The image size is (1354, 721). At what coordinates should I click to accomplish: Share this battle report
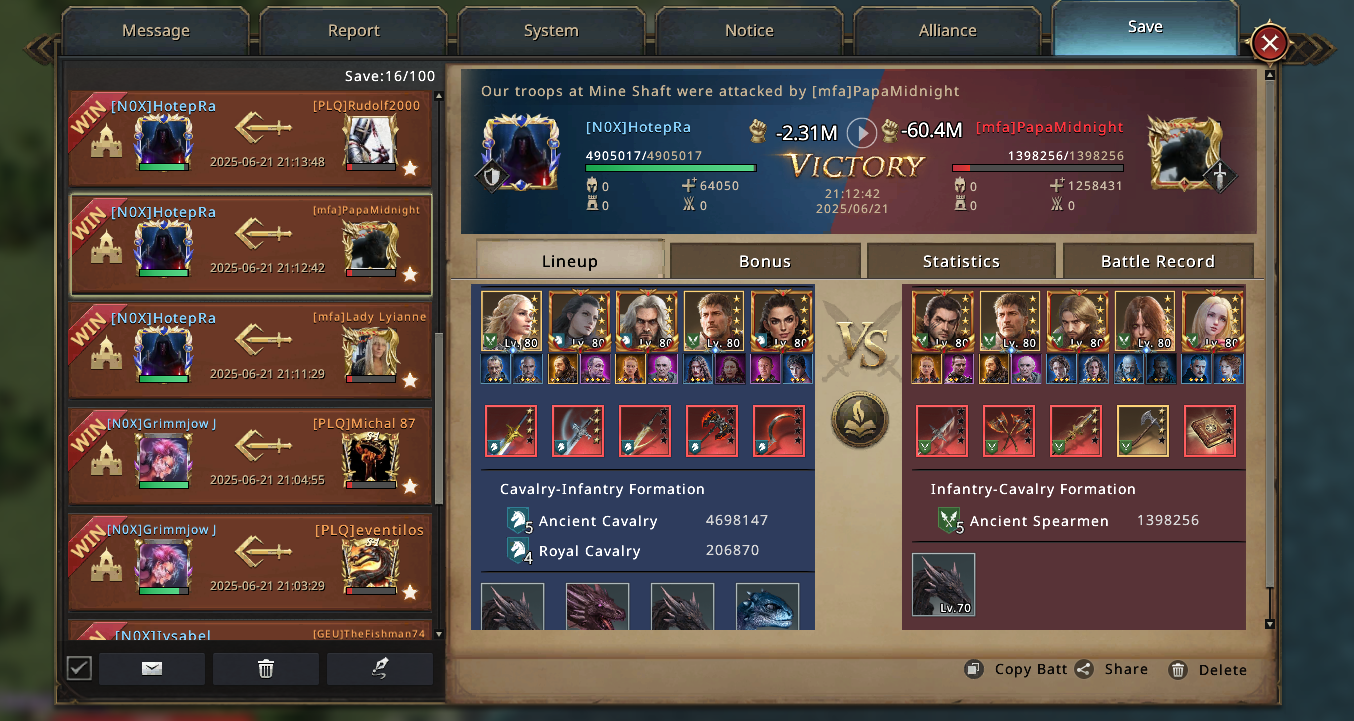[x=1112, y=670]
